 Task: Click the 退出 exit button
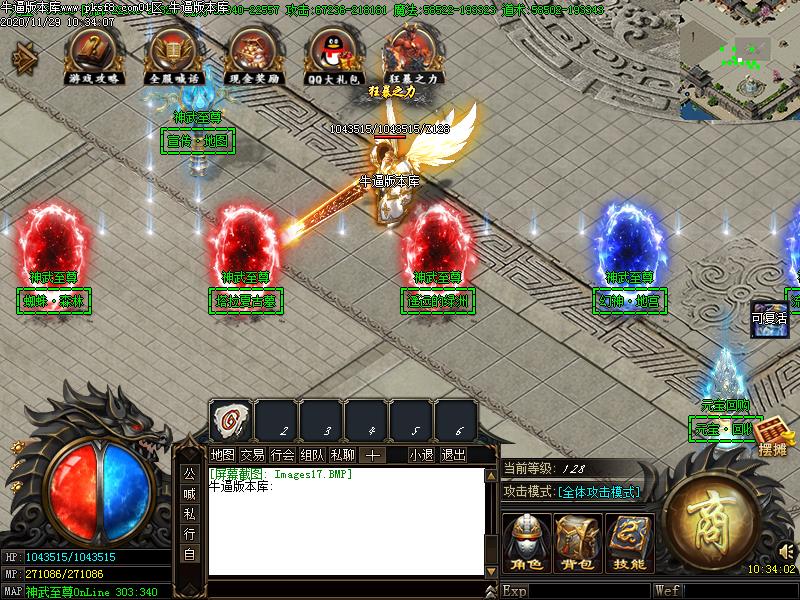point(454,454)
